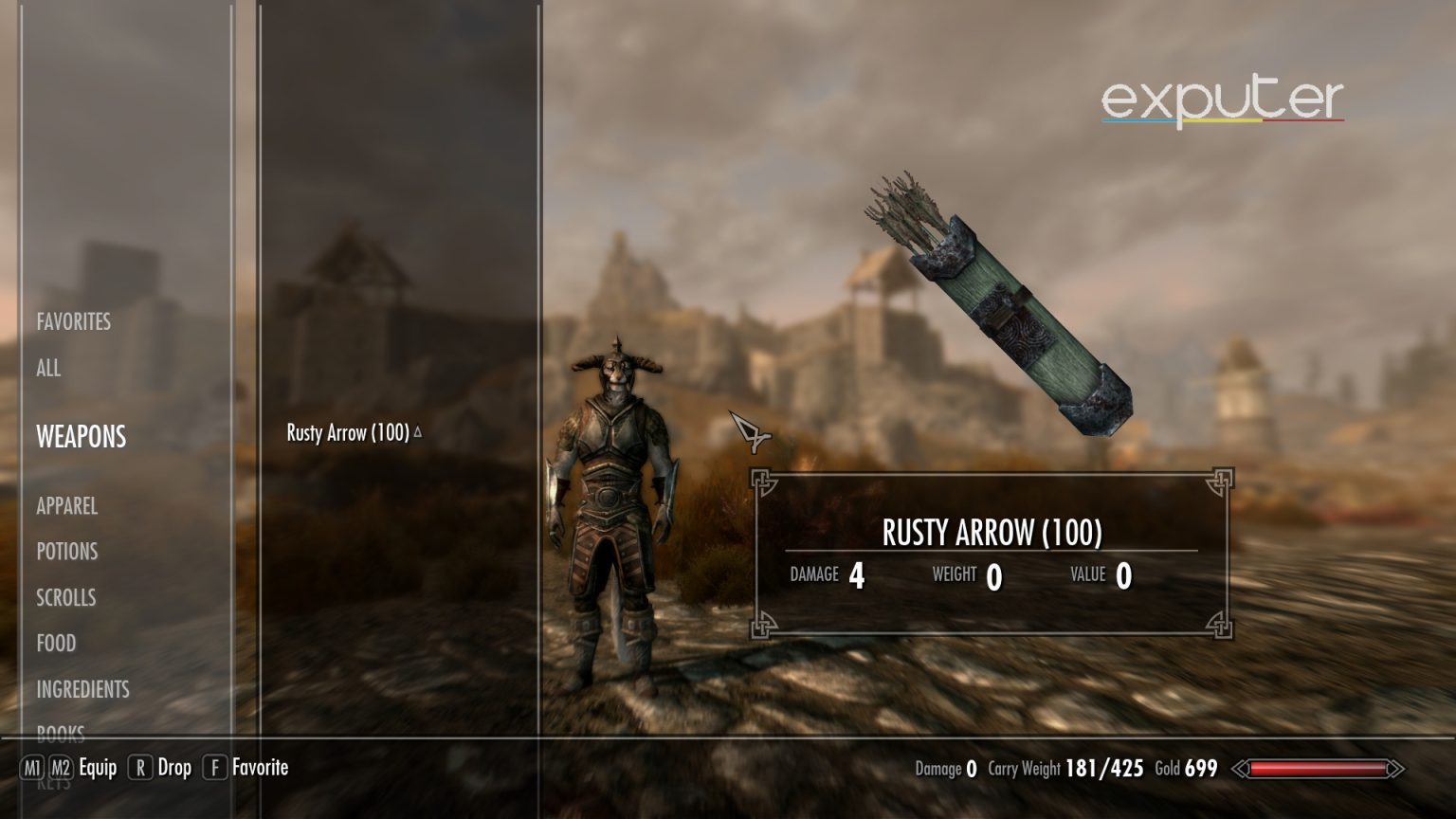Click the exputer logo
This screenshot has width=1456, height=819.
tap(1222, 98)
